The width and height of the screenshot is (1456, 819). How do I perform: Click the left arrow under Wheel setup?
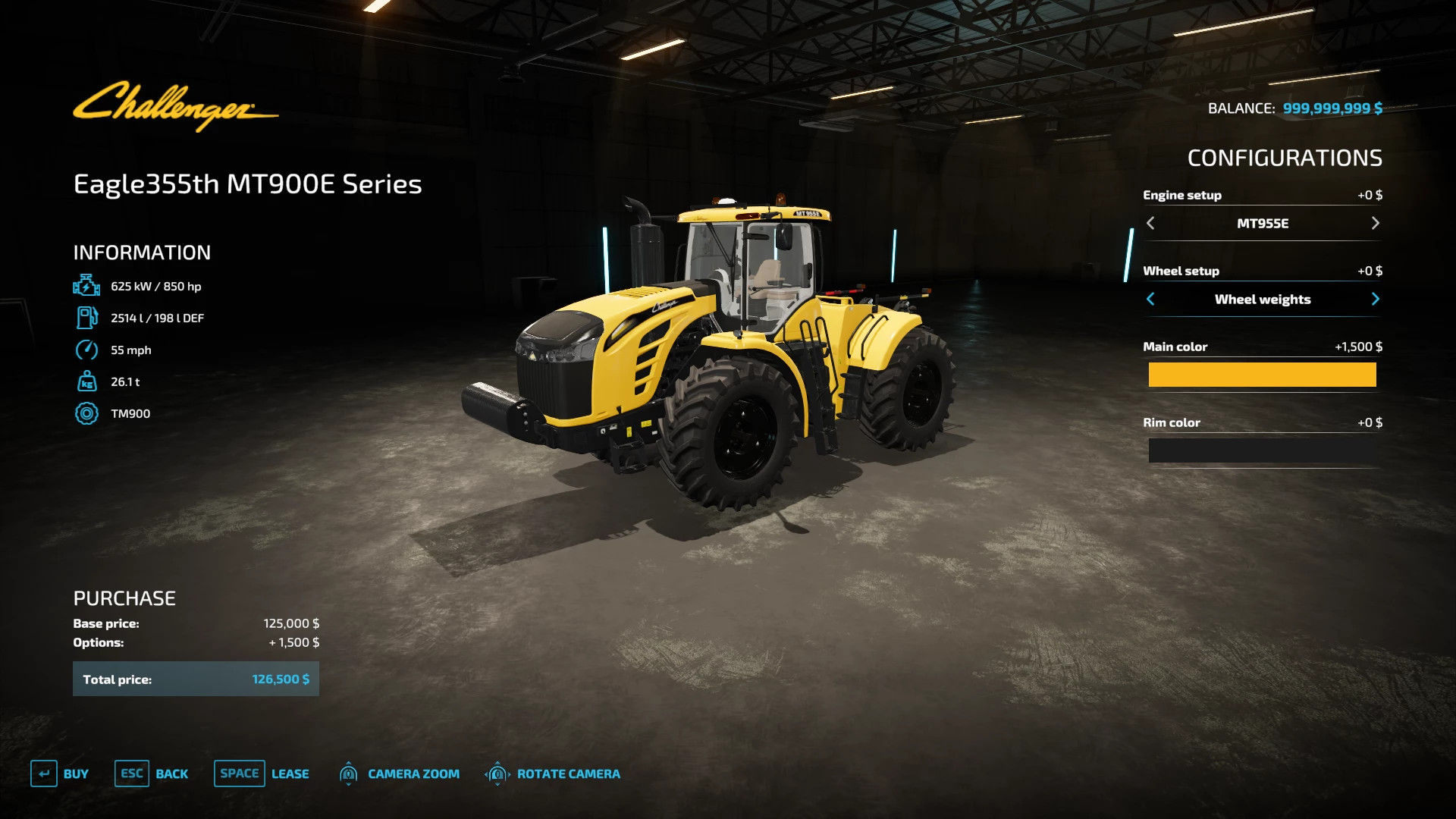[x=1150, y=299]
